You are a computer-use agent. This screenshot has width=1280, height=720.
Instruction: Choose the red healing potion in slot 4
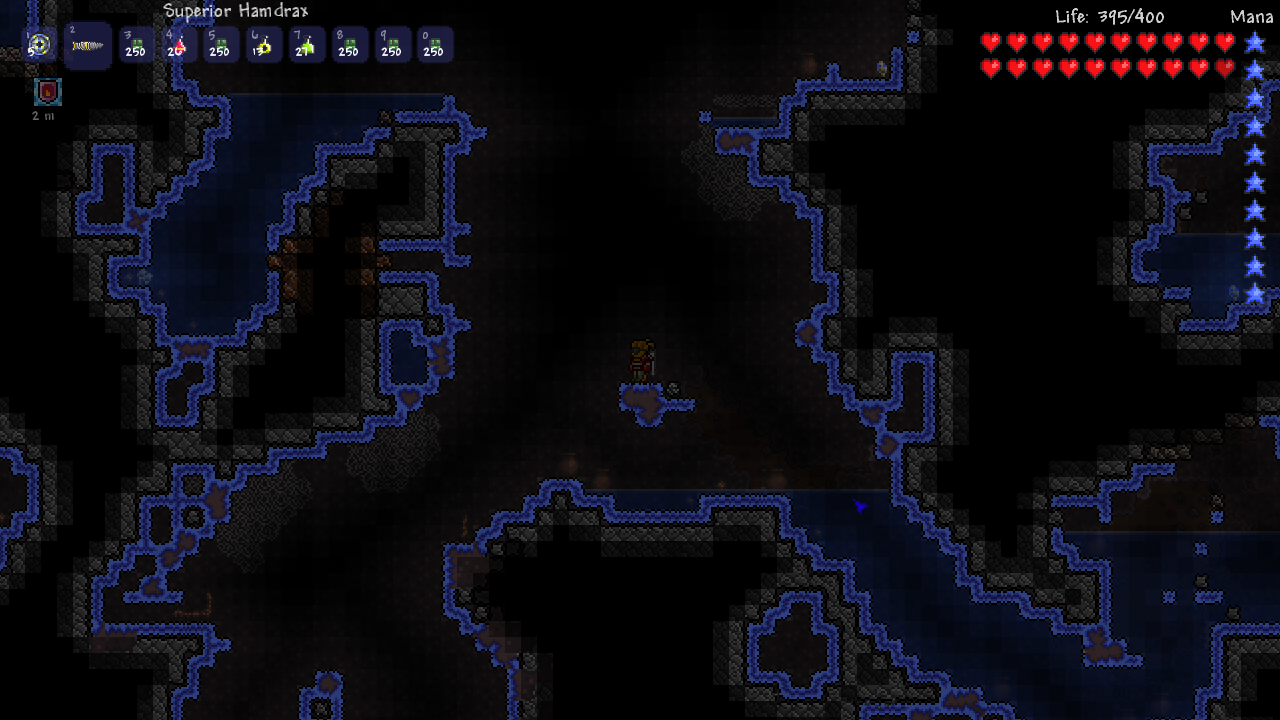[x=177, y=46]
